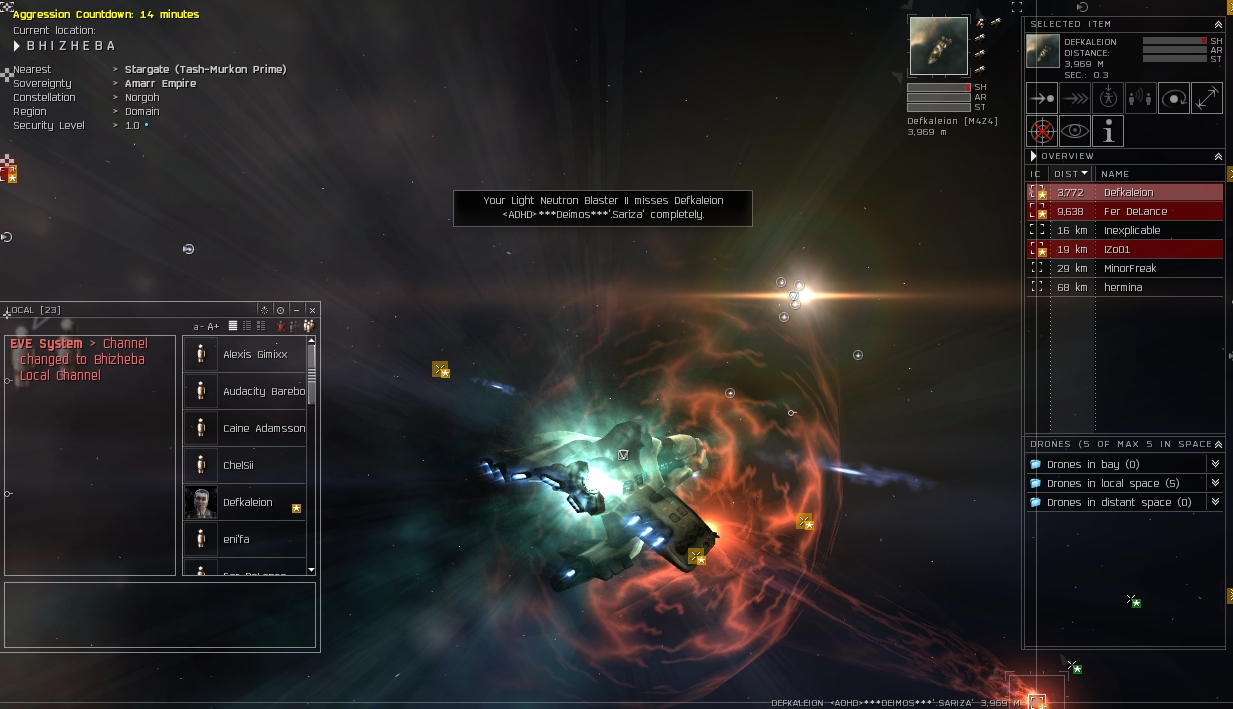Click the Keep at Range arrows icon
1233x709 pixels.
point(1207,98)
